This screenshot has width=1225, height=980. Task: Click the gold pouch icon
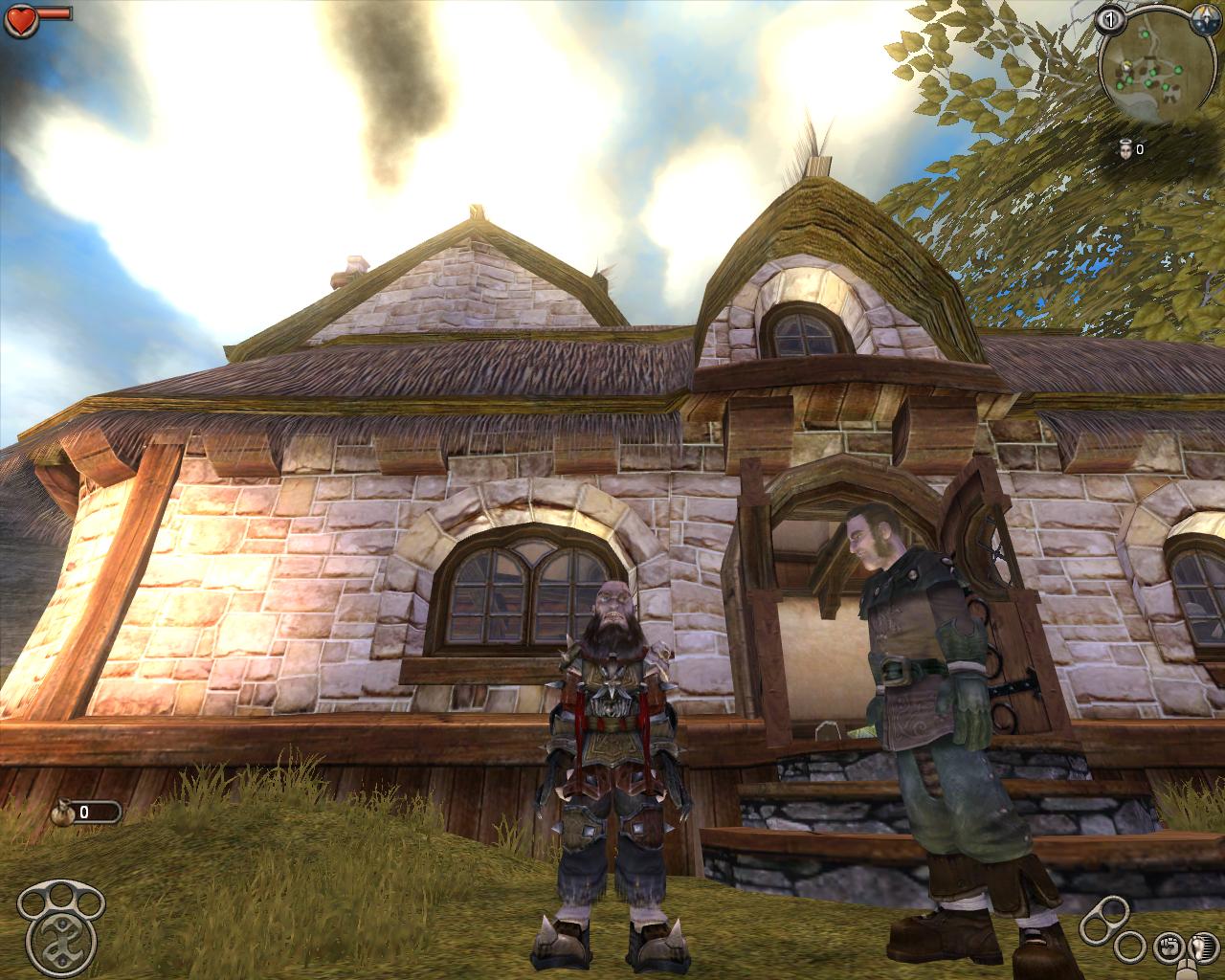click(x=65, y=812)
